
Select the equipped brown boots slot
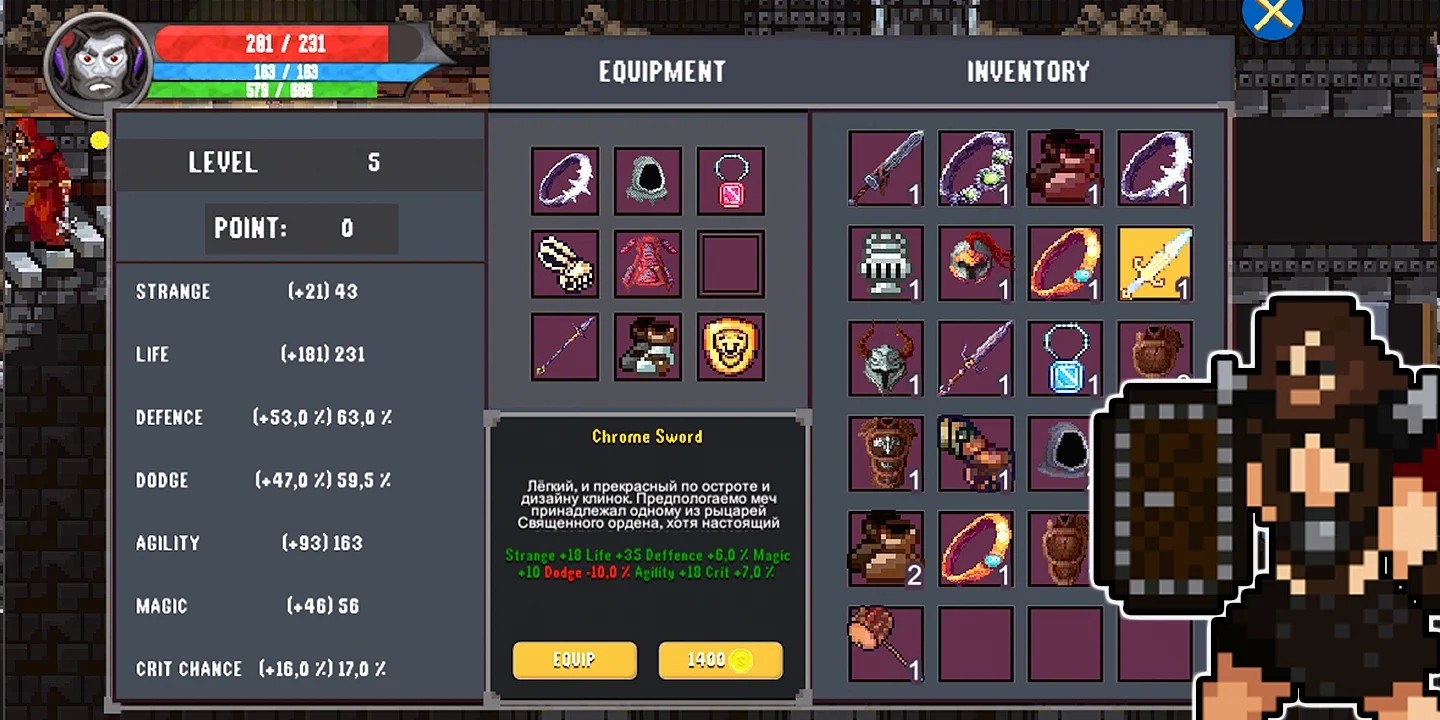[648, 347]
